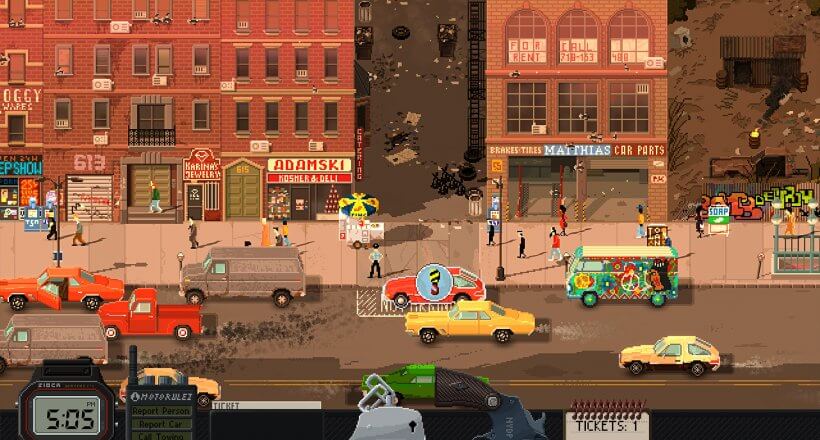Open the tickets notepad
Image resolution: width=820 pixels, height=440 pixels.
(608, 420)
